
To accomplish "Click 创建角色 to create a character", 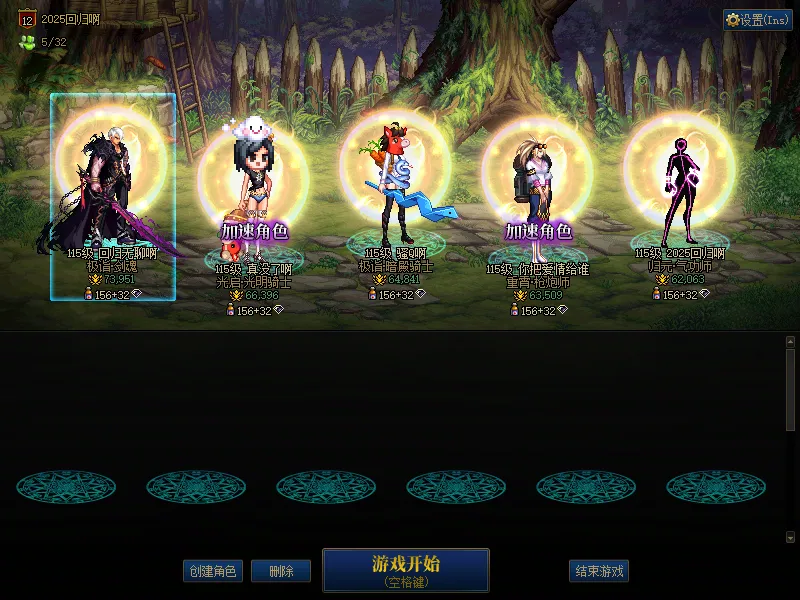I will (x=212, y=571).
